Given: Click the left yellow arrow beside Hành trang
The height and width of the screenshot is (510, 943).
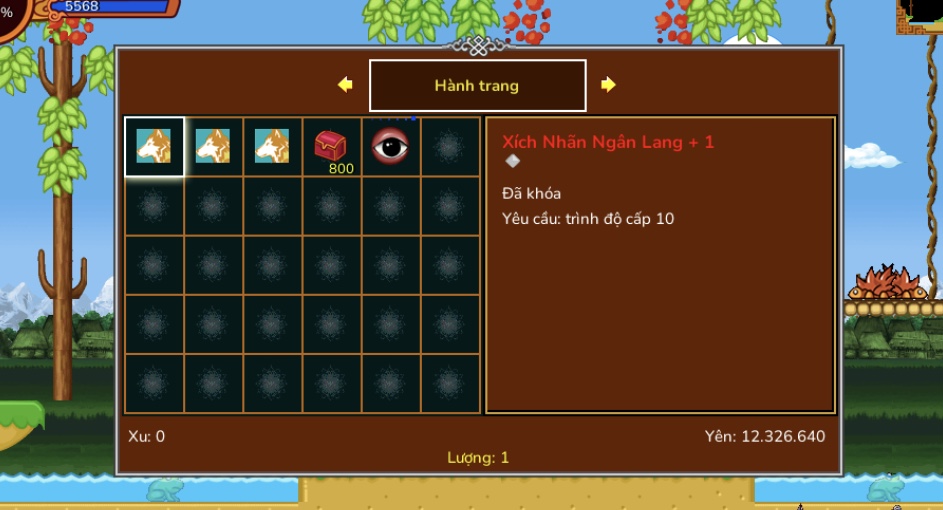Looking at the screenshot, I should pyautogui.click(x=345, y=85).
